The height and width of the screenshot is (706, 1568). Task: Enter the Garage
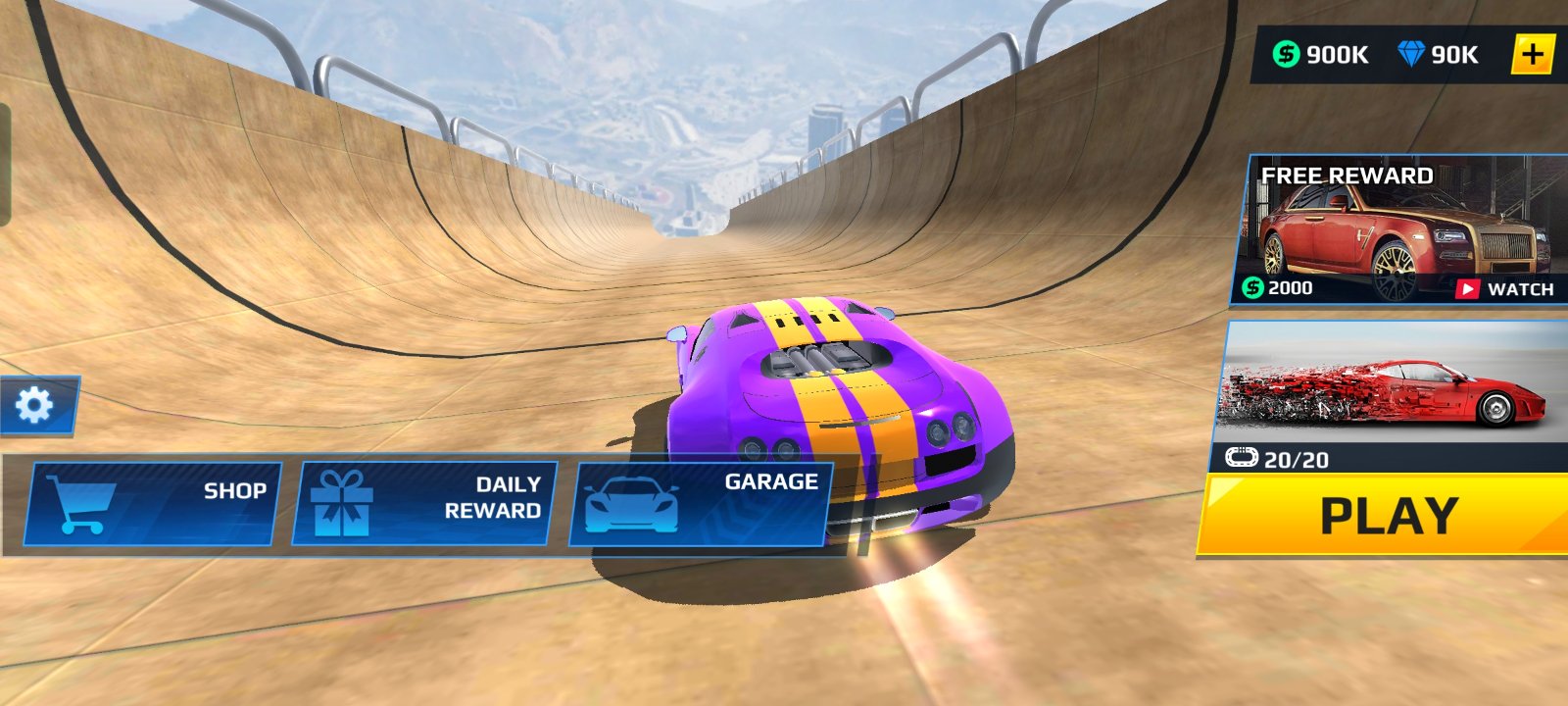coord(701,504)
